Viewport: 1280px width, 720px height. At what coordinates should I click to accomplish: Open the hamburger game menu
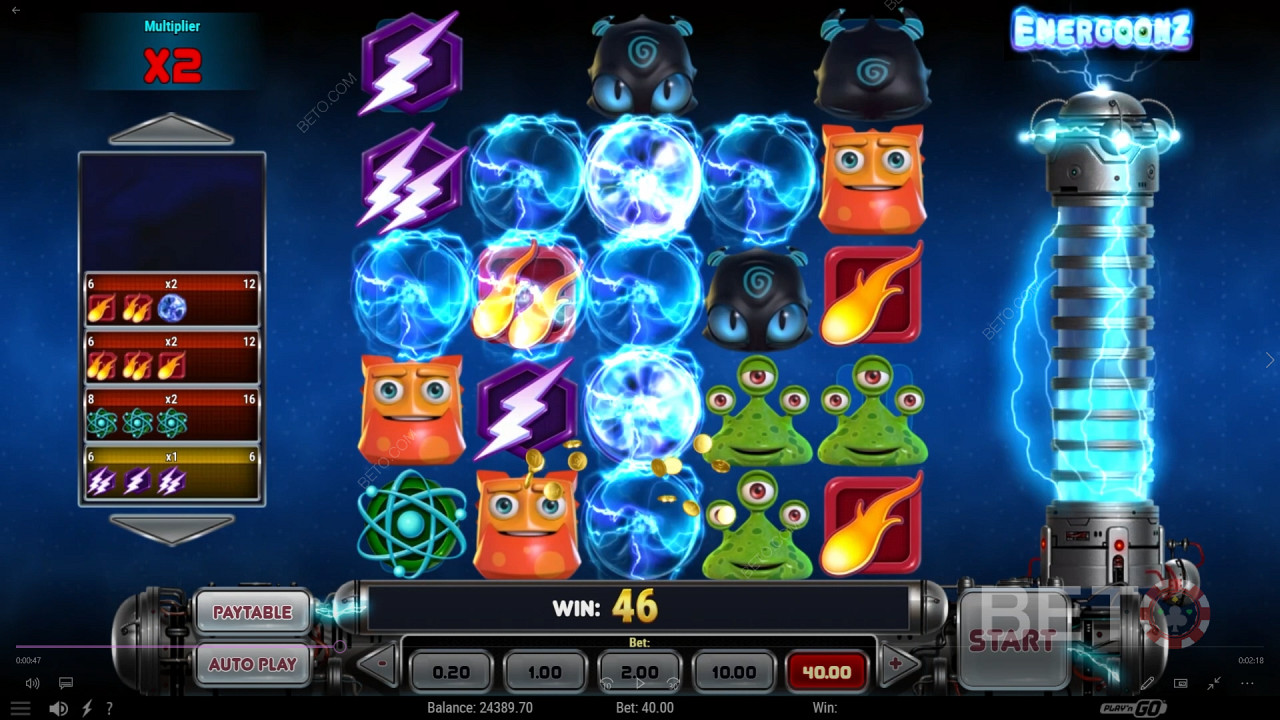(x=20, y=708)
